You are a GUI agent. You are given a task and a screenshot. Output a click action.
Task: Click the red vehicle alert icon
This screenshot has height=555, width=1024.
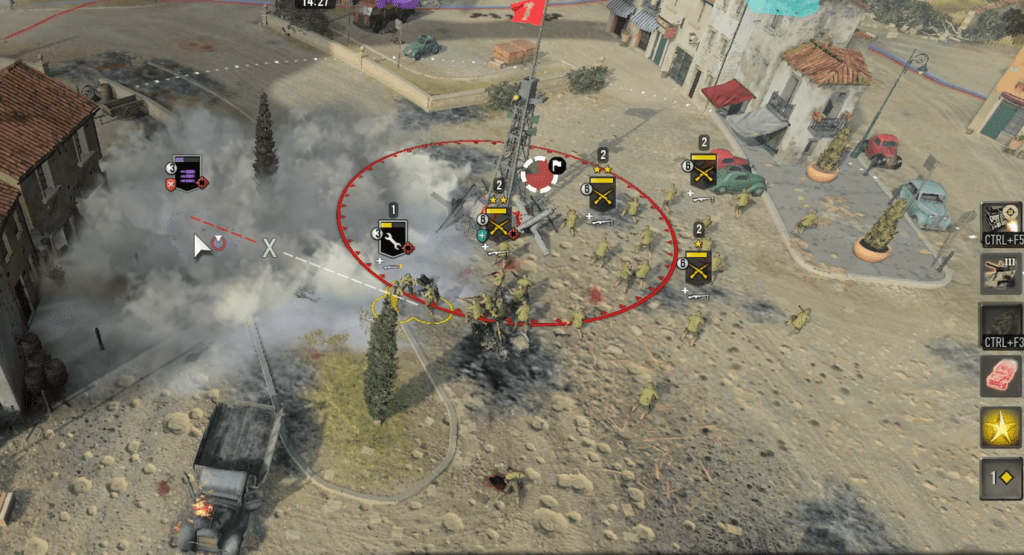click(x=1000, y=376)
